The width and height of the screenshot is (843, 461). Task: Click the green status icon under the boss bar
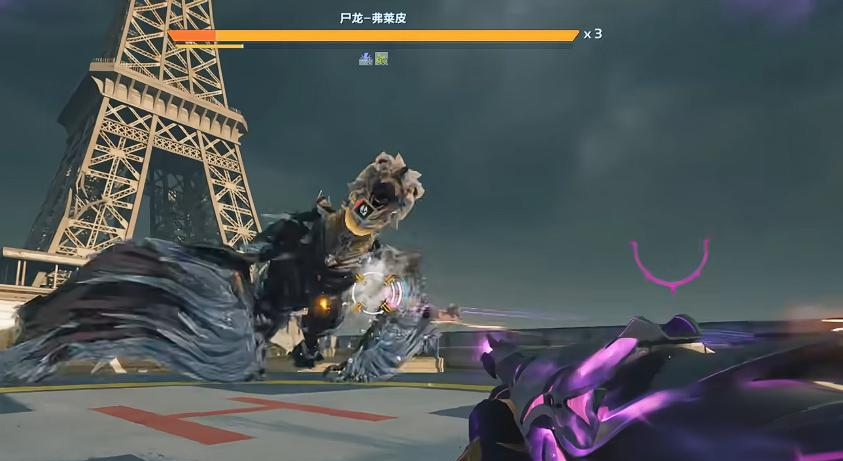(381, 59)
